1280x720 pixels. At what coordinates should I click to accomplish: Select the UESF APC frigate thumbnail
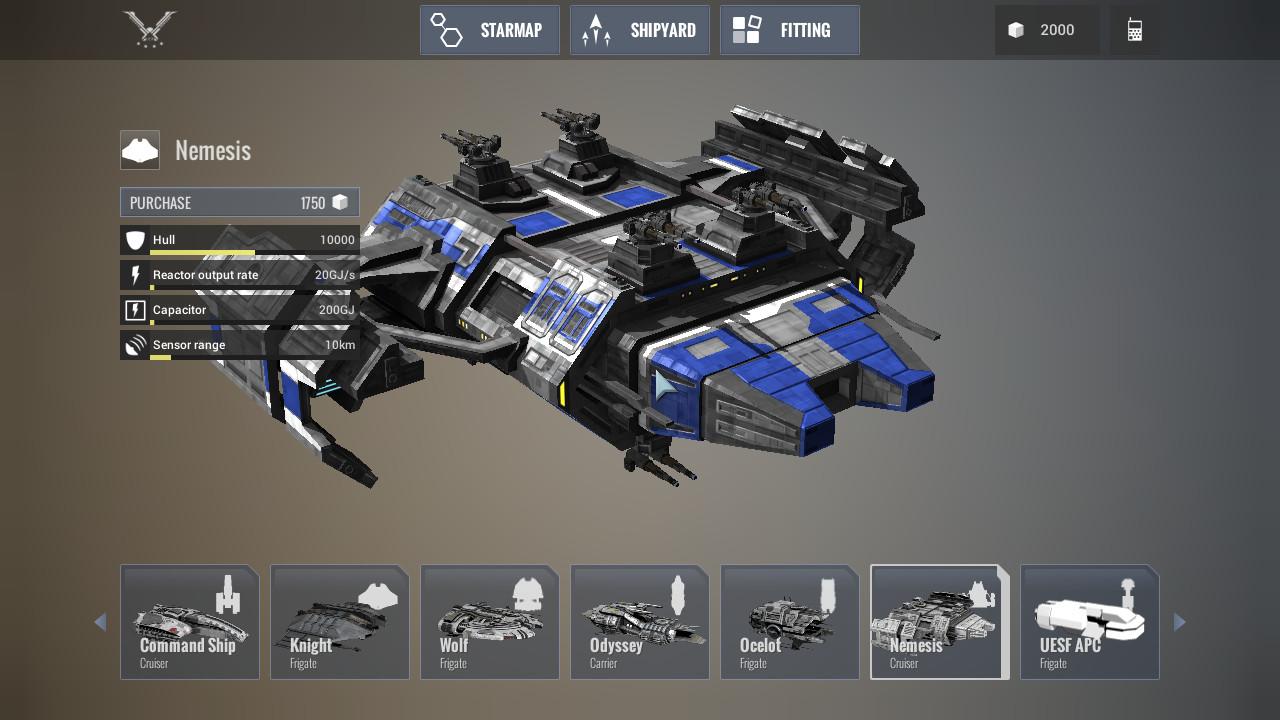[x=1089, y=621]
